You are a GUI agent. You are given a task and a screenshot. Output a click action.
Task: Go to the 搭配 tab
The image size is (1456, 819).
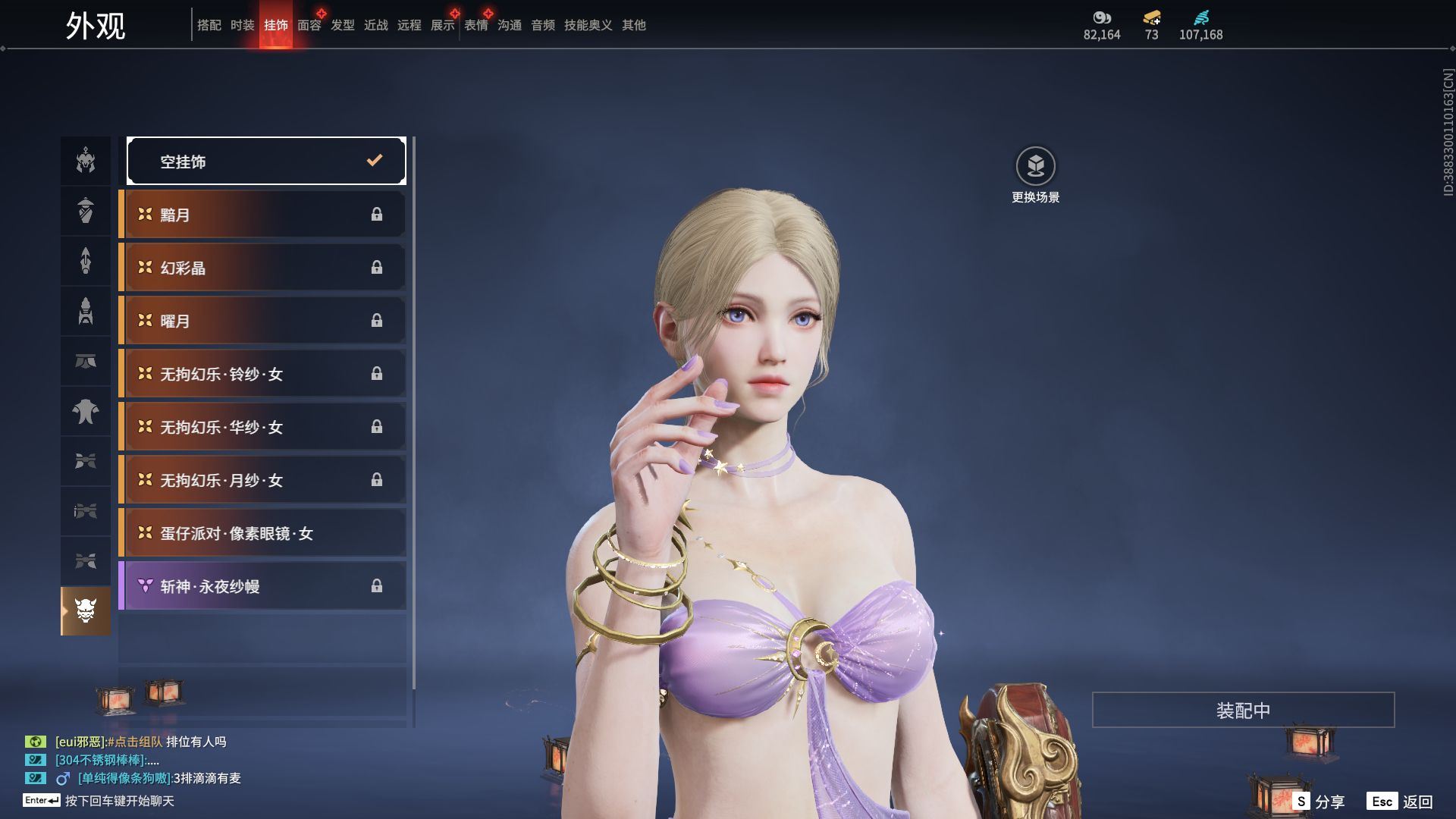tap(209, 25)
